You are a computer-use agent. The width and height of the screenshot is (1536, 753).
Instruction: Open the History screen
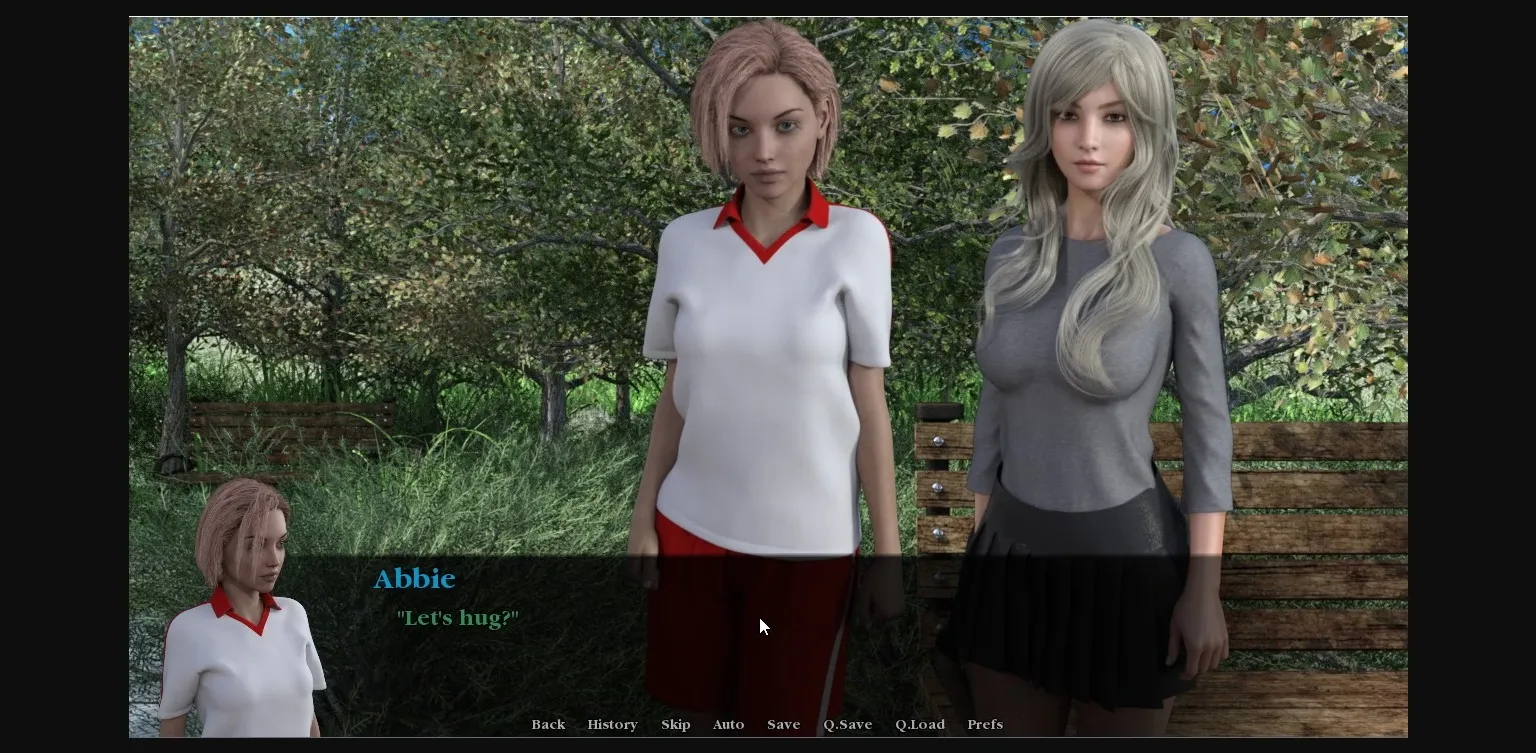[612, 724]
